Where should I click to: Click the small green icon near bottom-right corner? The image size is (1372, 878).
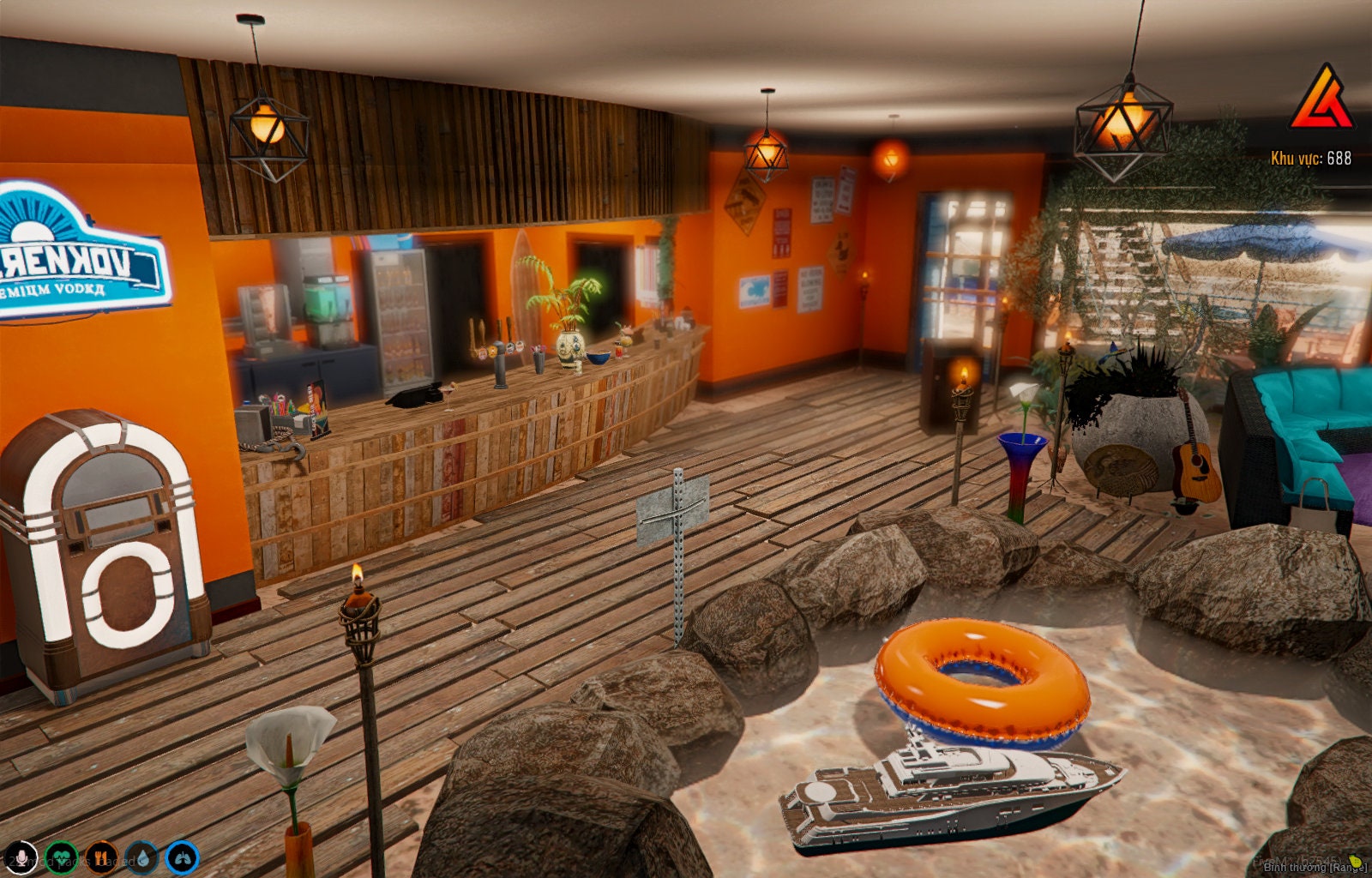coord(1356,863)
